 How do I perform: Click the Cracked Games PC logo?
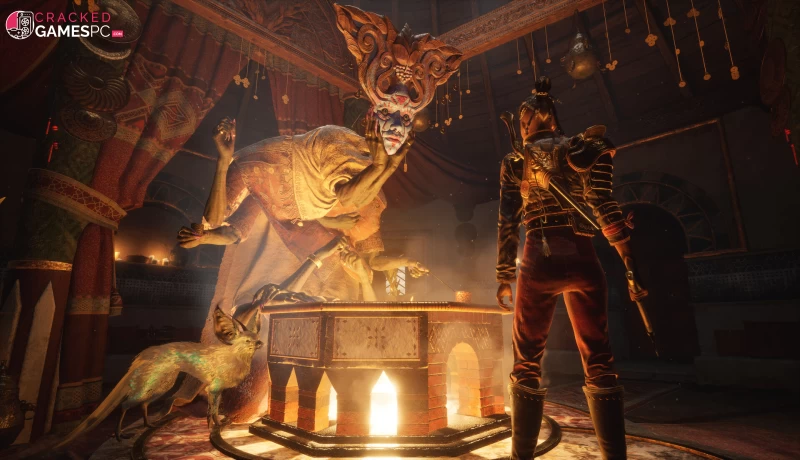click(64, 24)
